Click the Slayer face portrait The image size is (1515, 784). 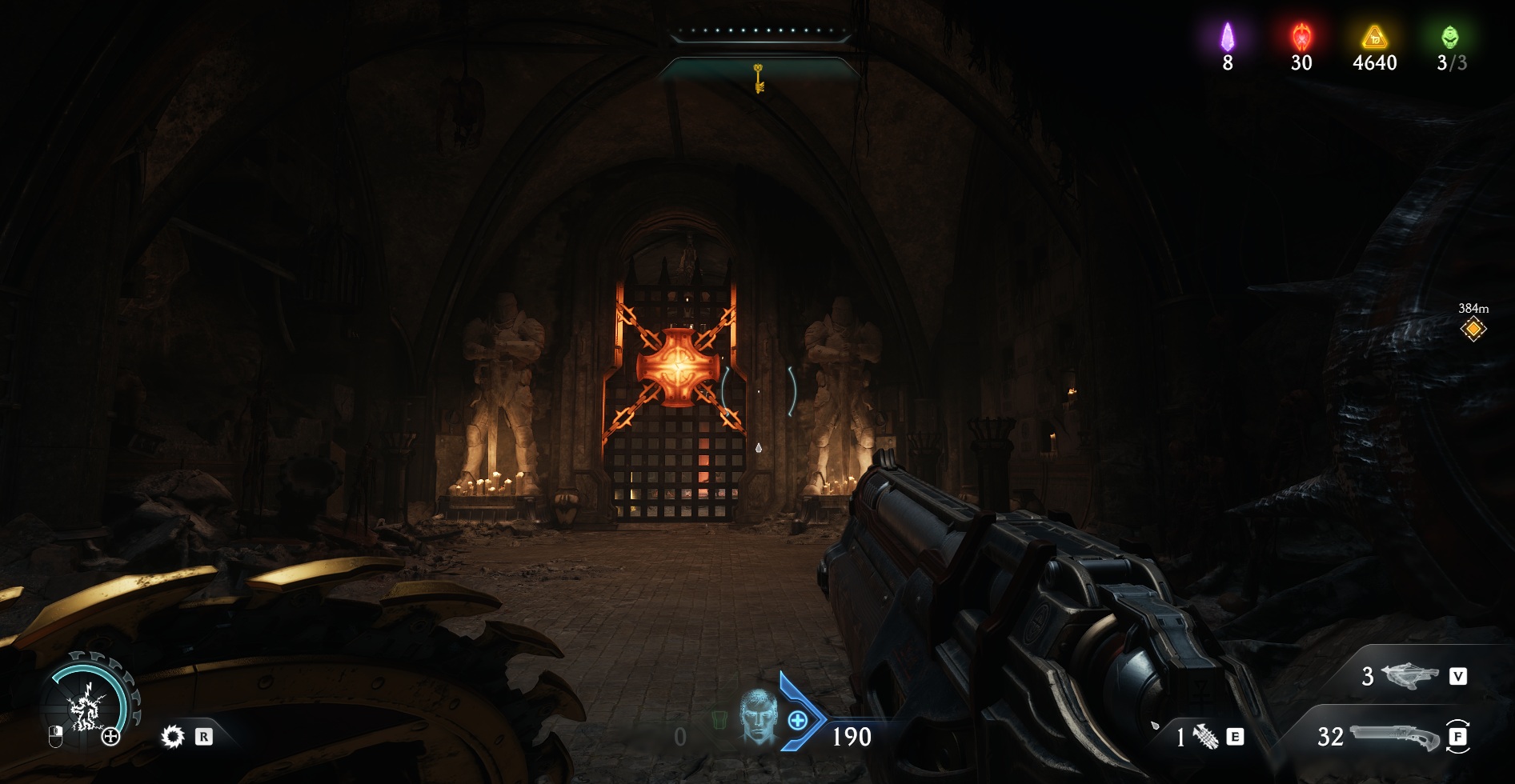point(757,718)
